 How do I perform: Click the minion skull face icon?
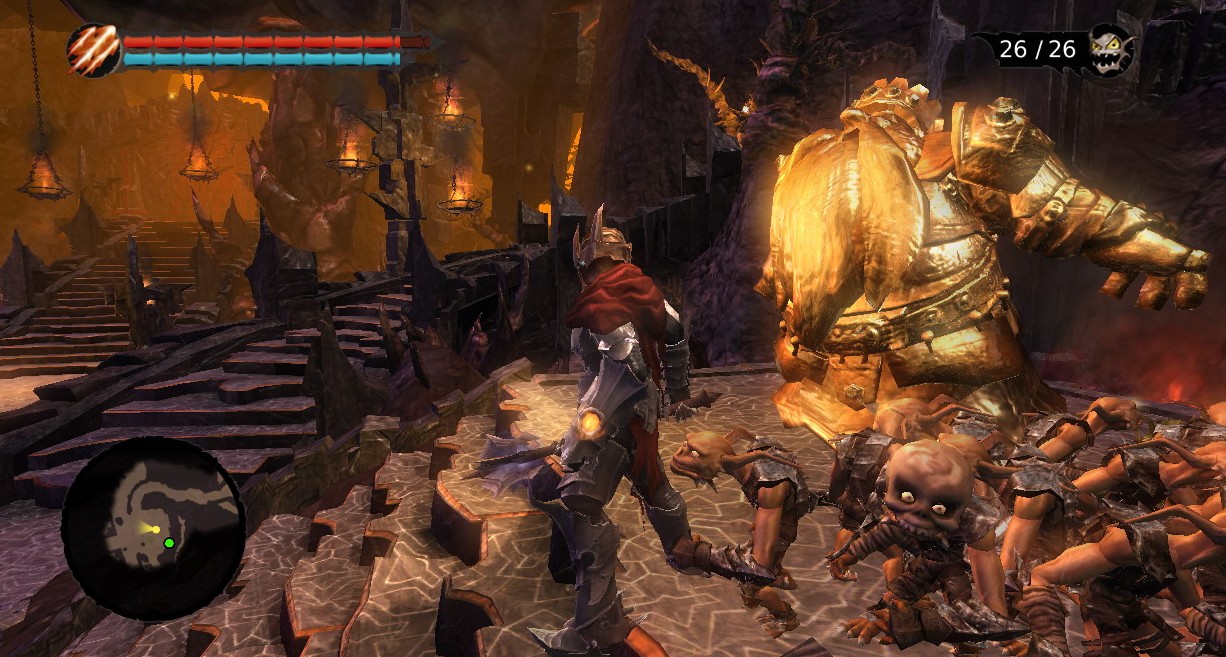[x=1111, y=49]
